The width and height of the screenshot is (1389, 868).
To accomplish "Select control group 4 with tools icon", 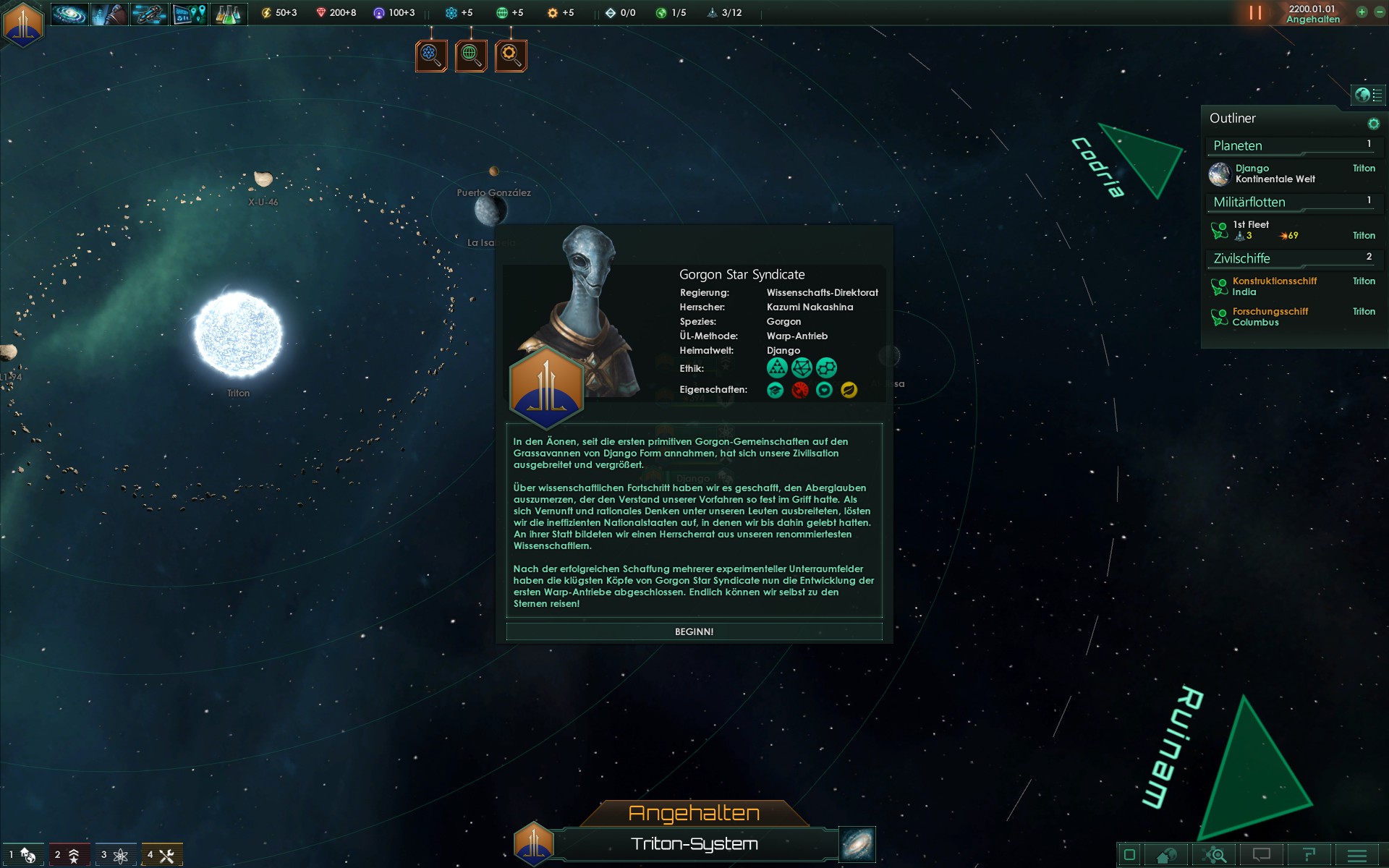I will coord(162,855).
